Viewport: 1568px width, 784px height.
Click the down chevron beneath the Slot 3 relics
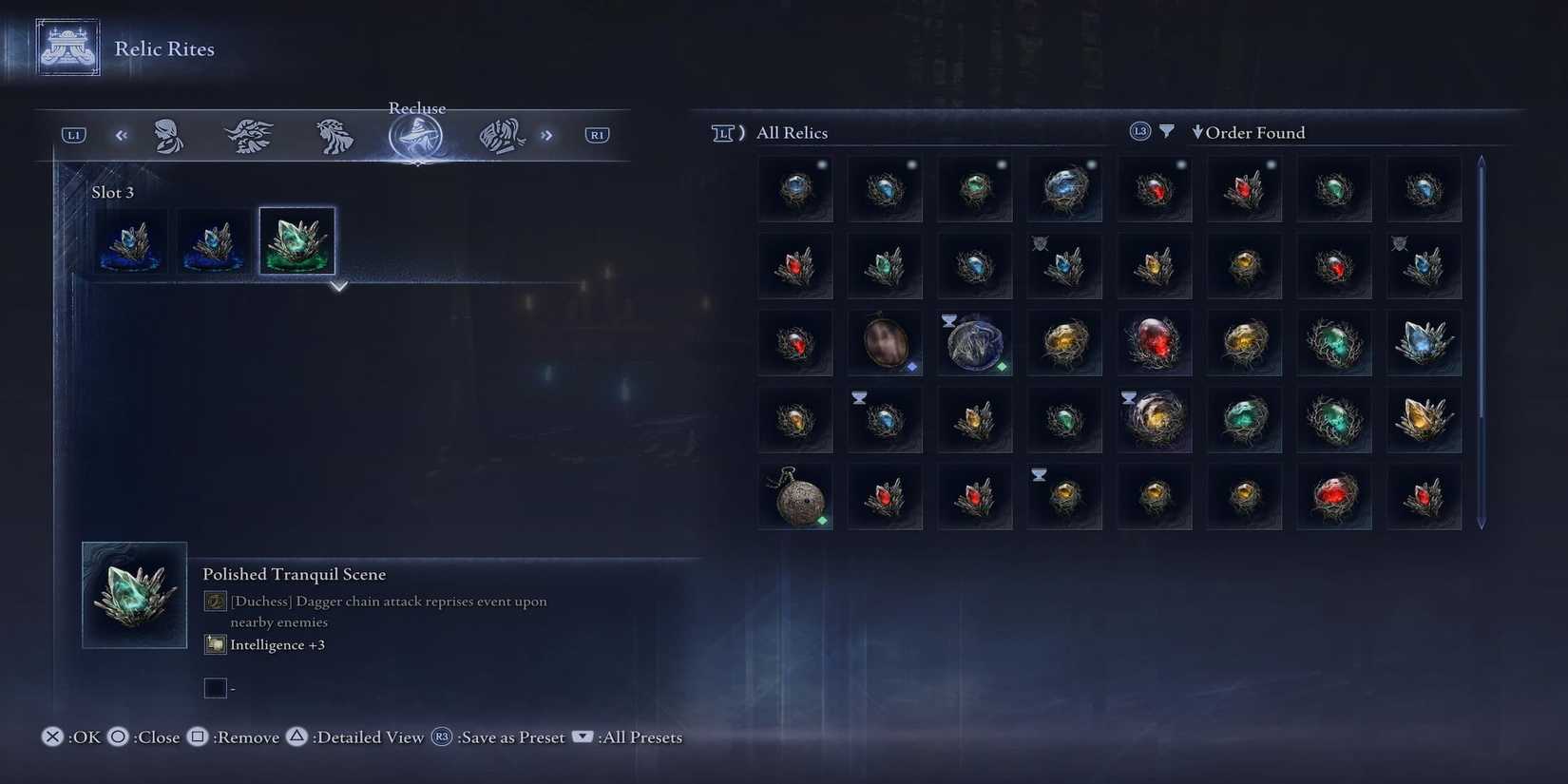(x=337, y=286)
